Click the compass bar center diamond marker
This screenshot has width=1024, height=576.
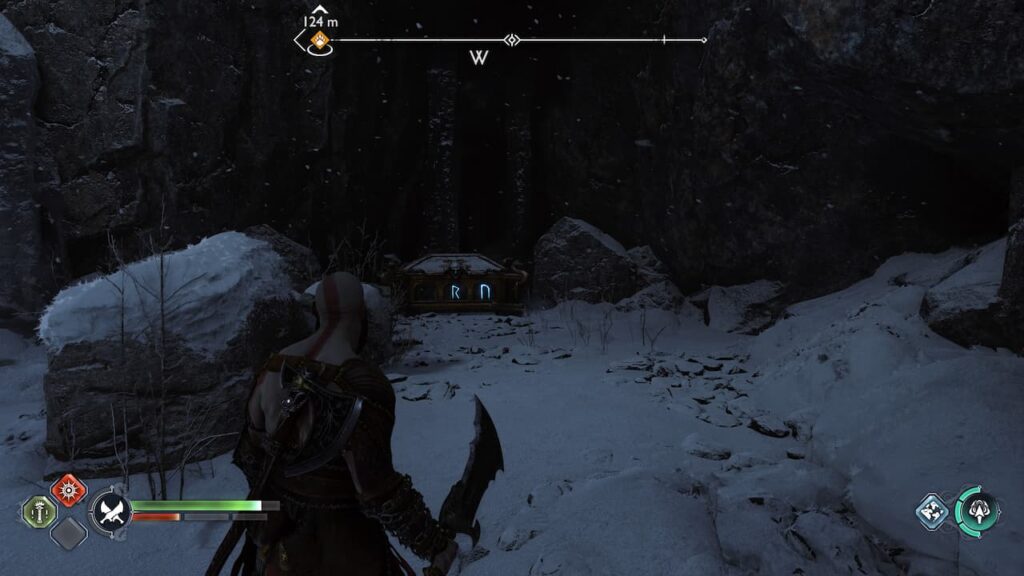pyautogui.click(x=512, y=41)
